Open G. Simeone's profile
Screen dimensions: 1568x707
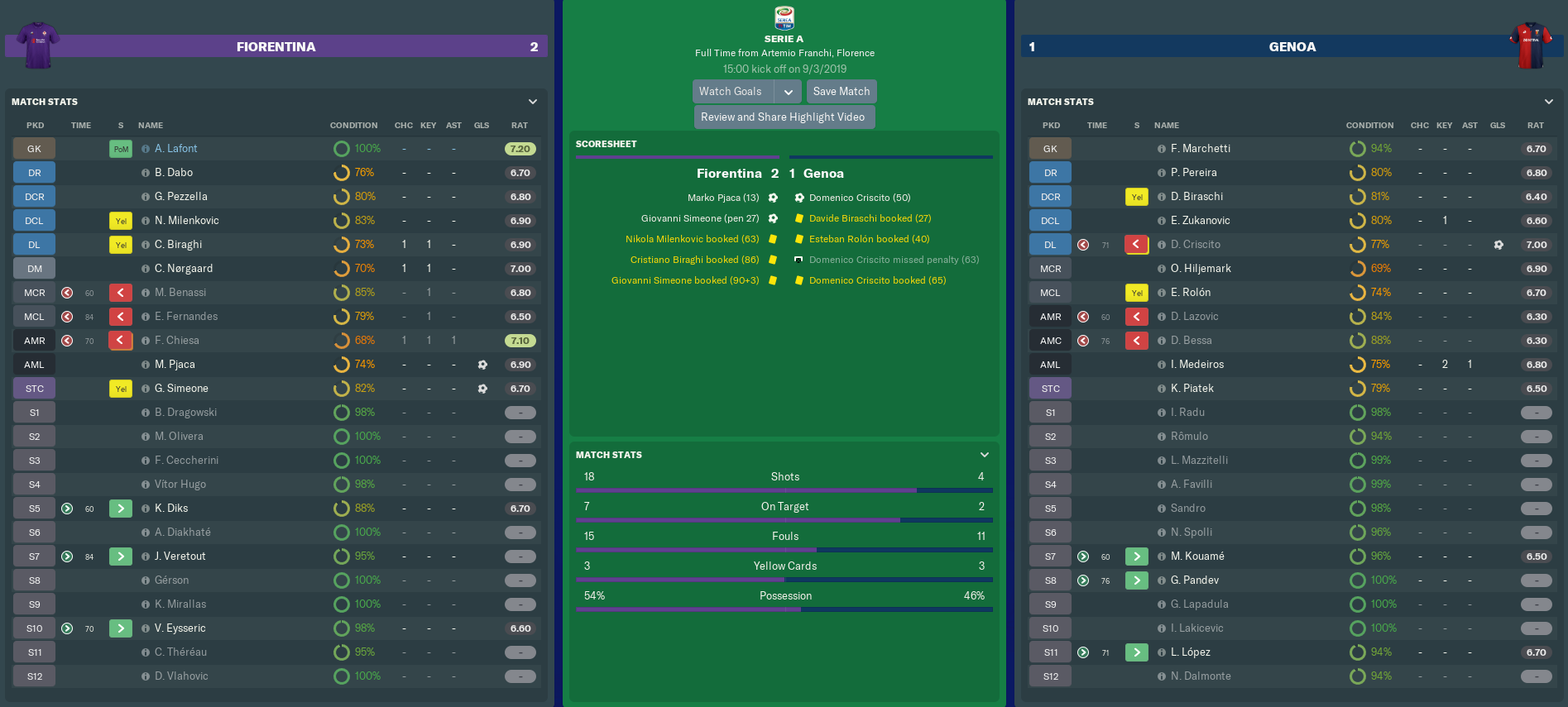point(181,389)
